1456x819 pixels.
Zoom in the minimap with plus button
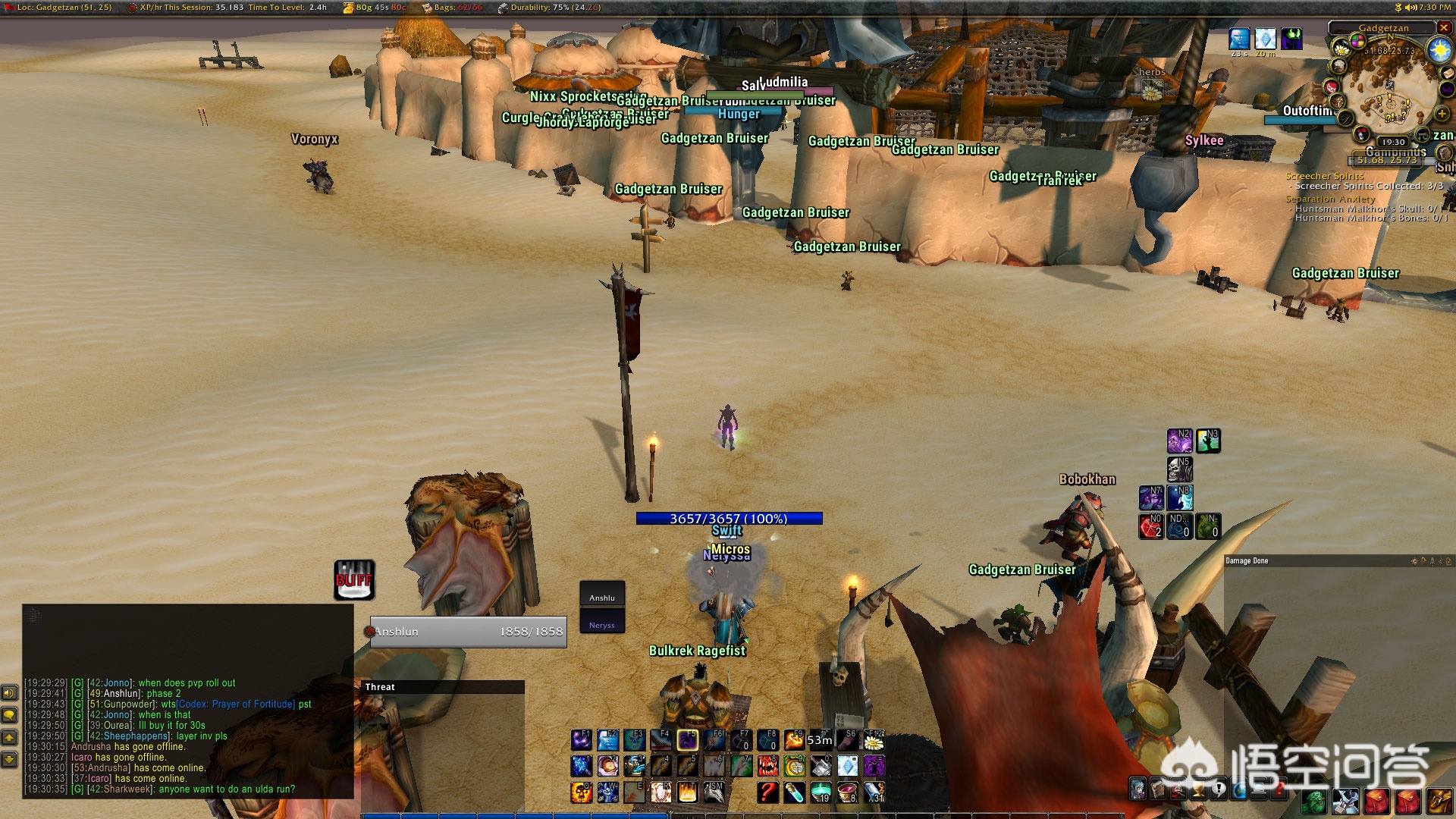(1442, 115)
